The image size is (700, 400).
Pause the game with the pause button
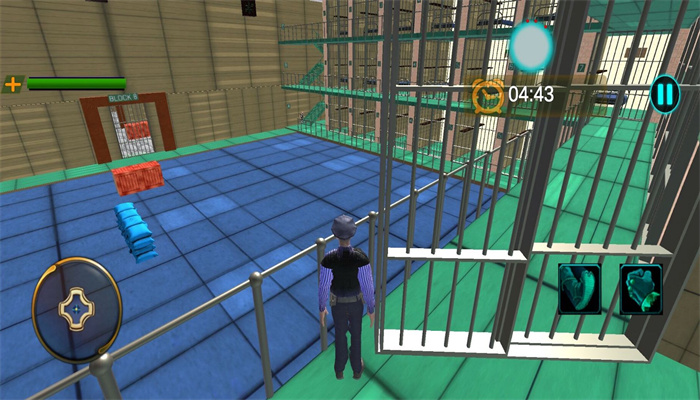(664, 95)
